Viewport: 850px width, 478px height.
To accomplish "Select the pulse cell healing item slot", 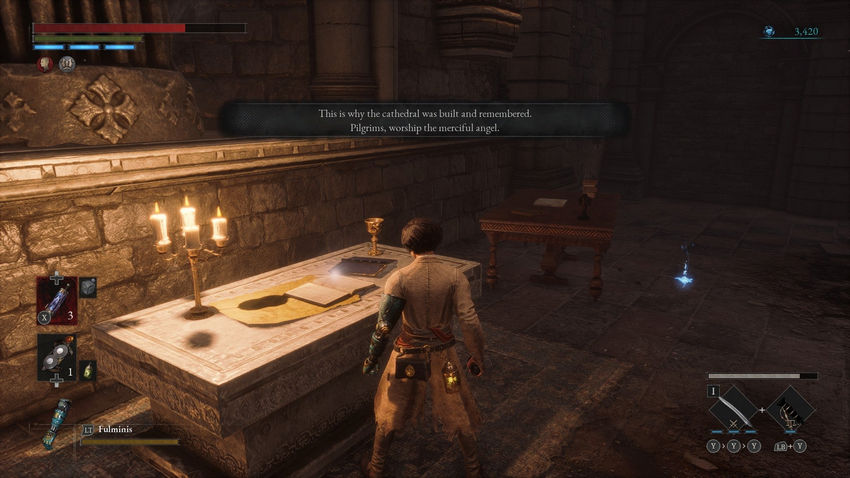I will click(56, 298).
